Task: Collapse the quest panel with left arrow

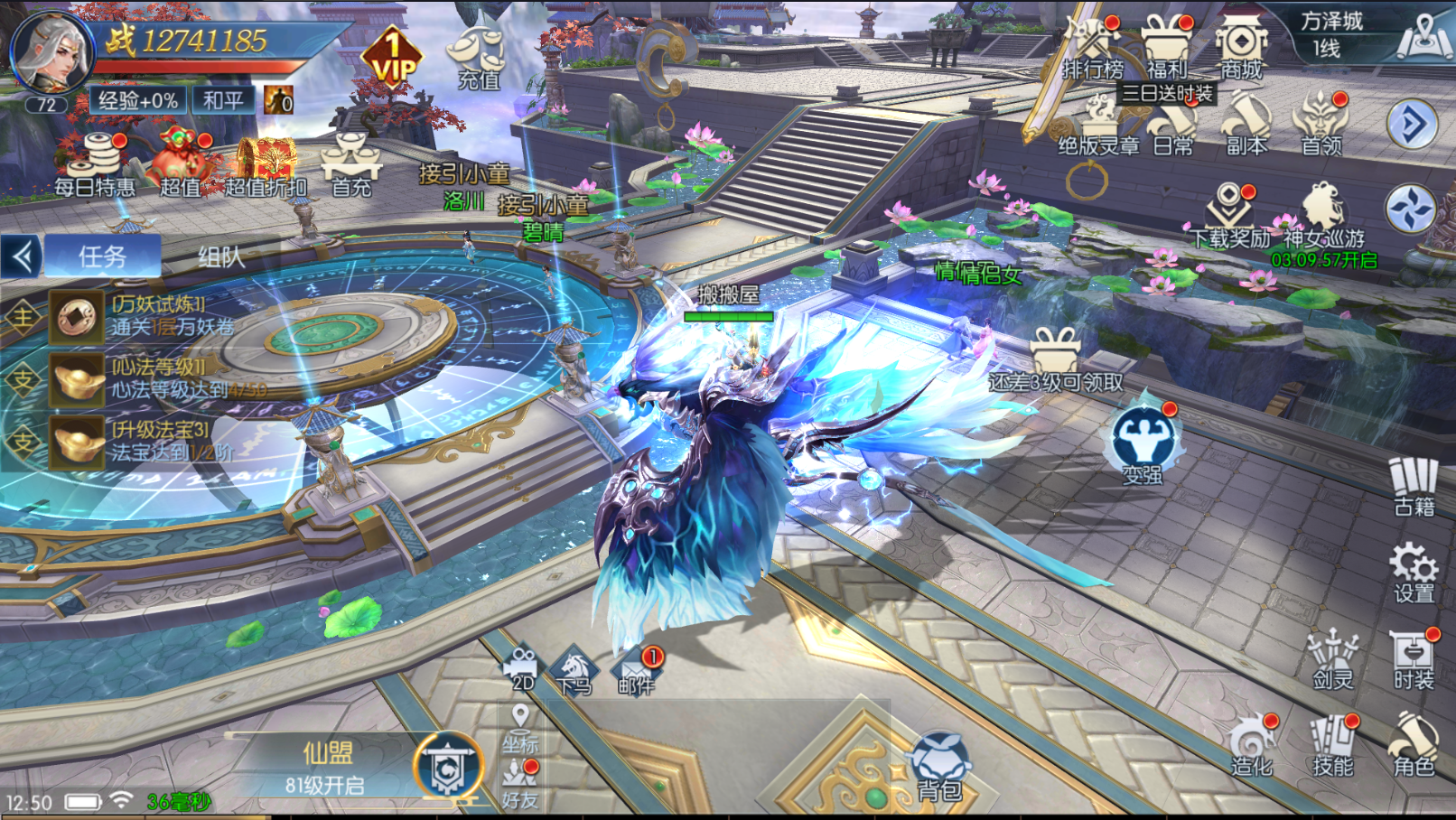Action: (22, 257)
